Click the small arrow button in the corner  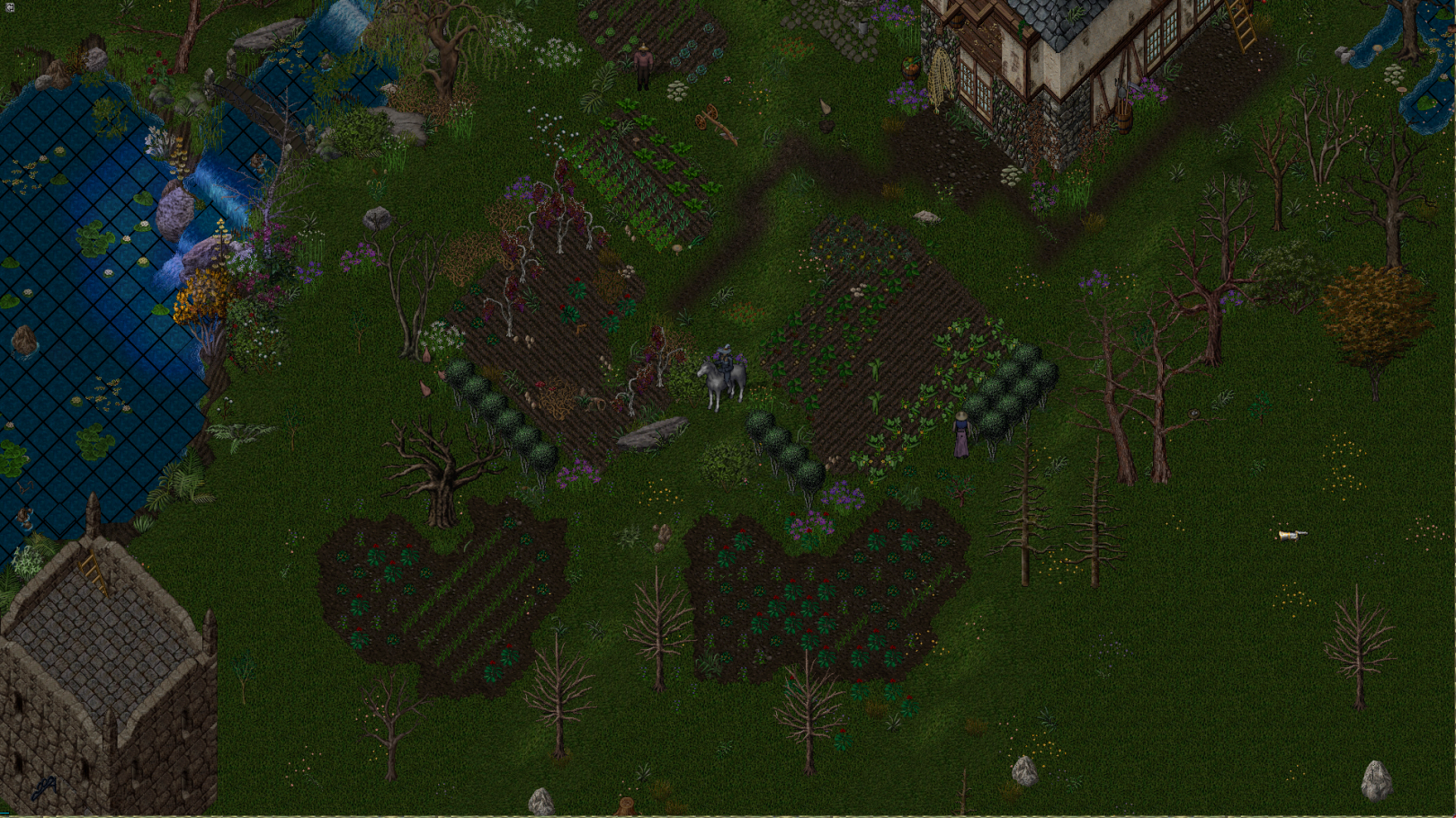click(x=9, y=7)
